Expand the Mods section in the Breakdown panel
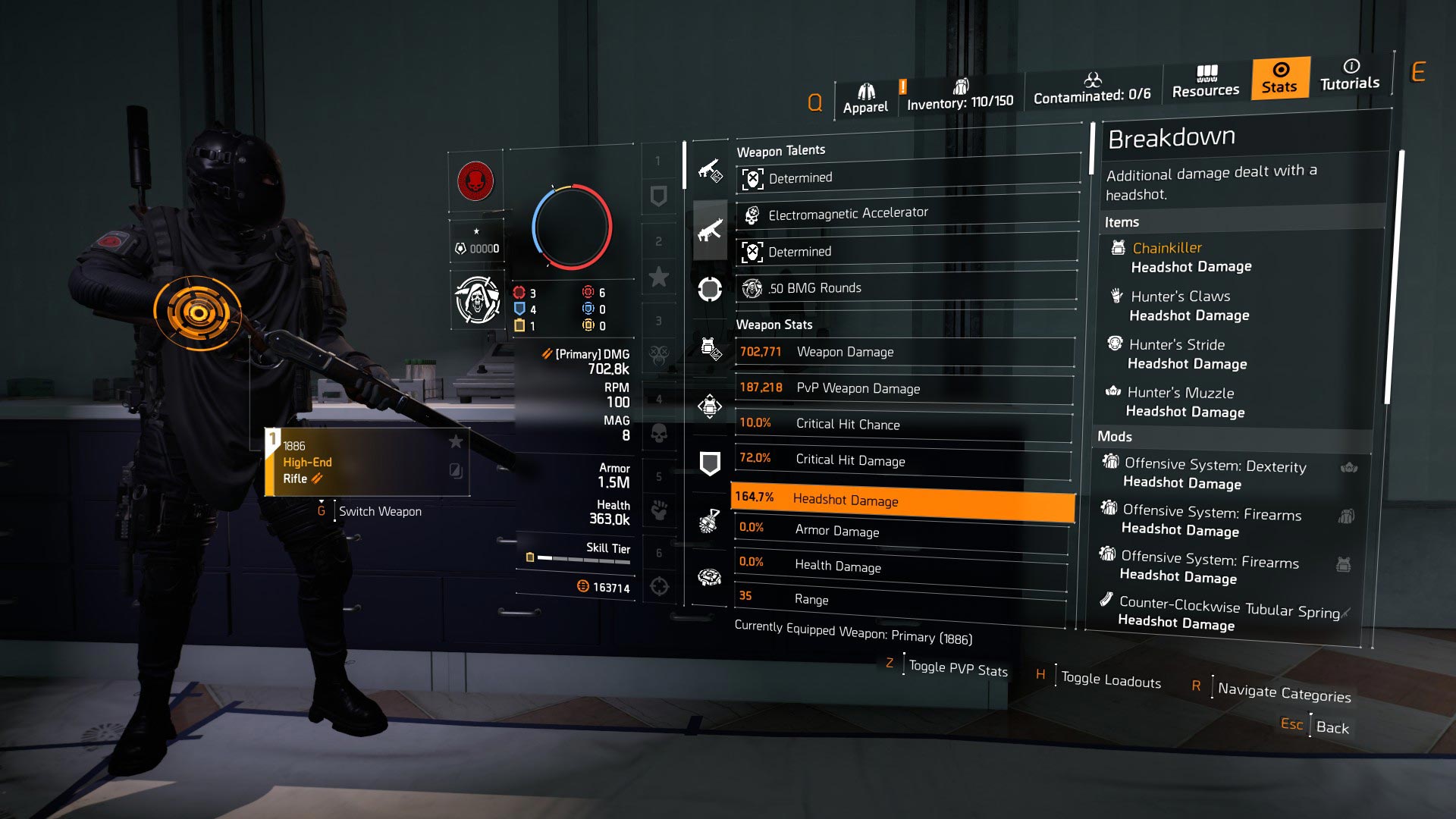This screenshot has height=819, width=1456. click(1116, 437)
